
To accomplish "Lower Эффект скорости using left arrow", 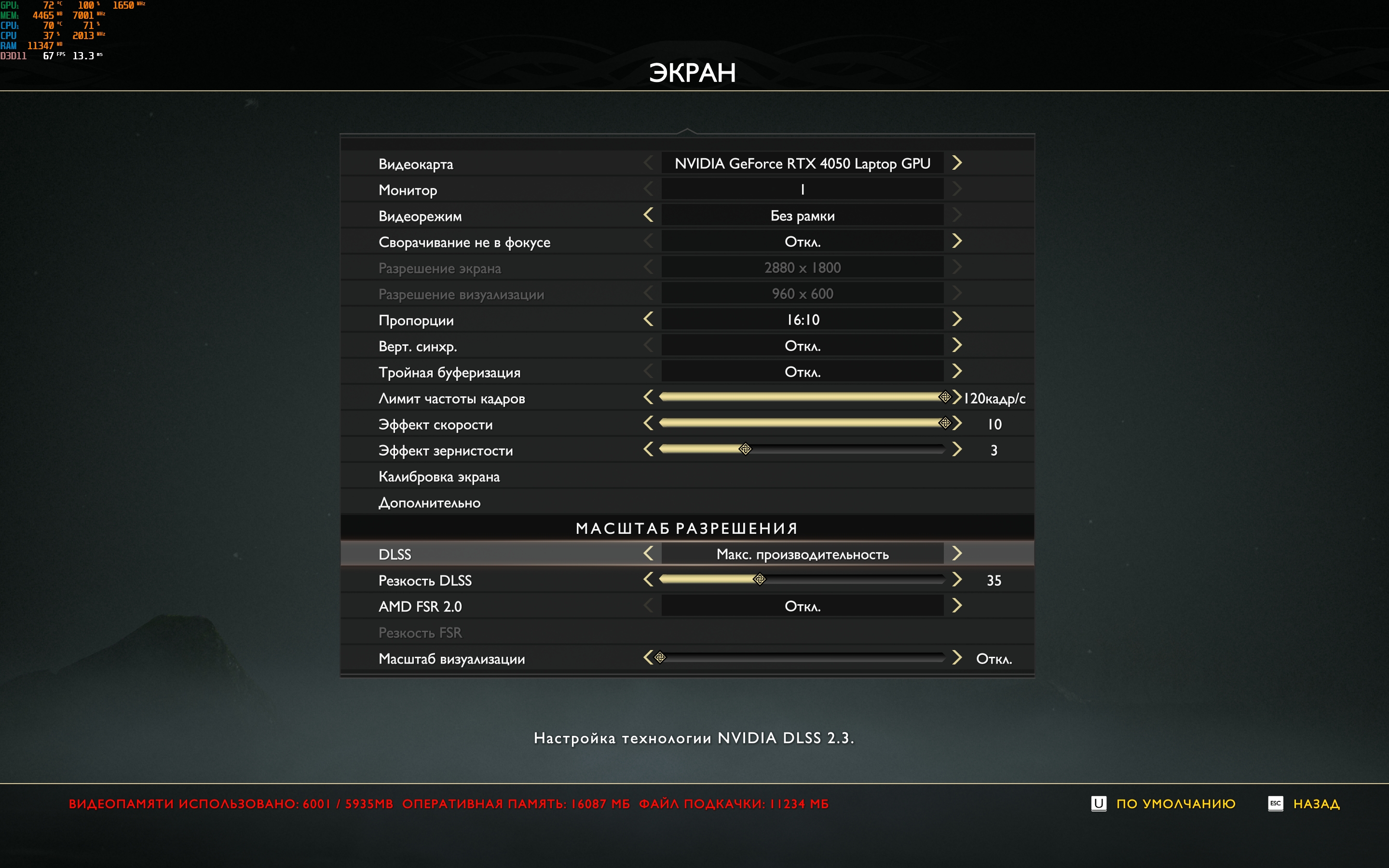I will coord(649,424).
